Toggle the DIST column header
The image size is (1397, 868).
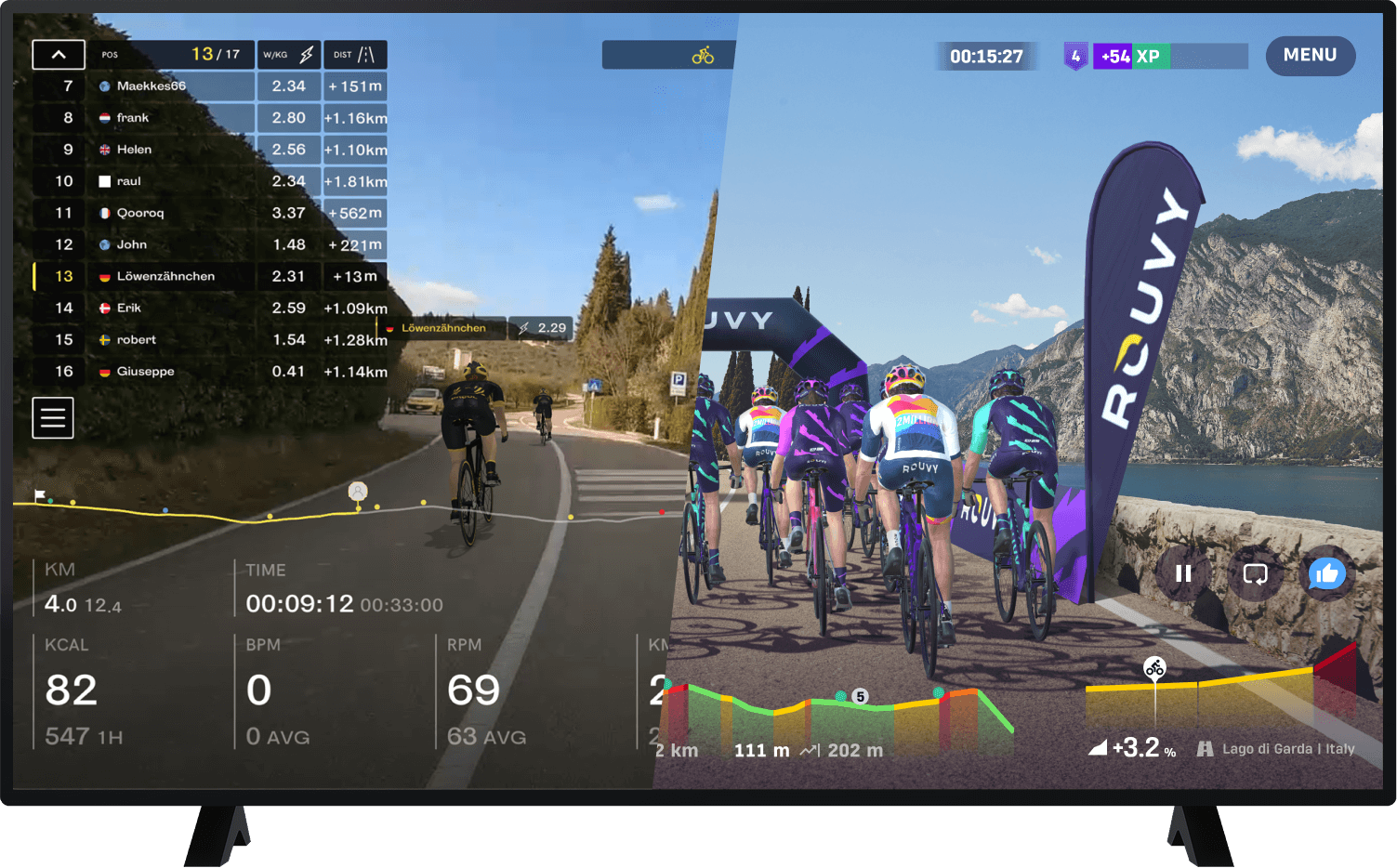pos(355,55)
